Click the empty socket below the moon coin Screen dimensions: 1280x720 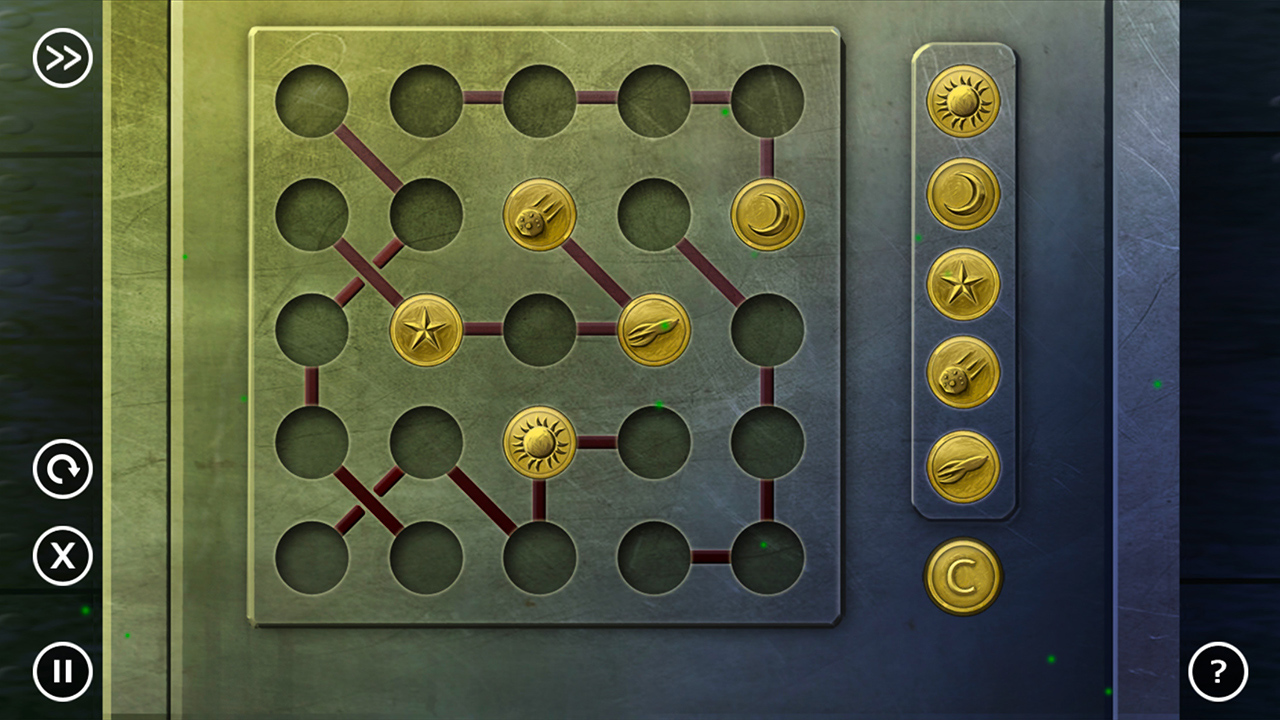(x=768, y=330)
